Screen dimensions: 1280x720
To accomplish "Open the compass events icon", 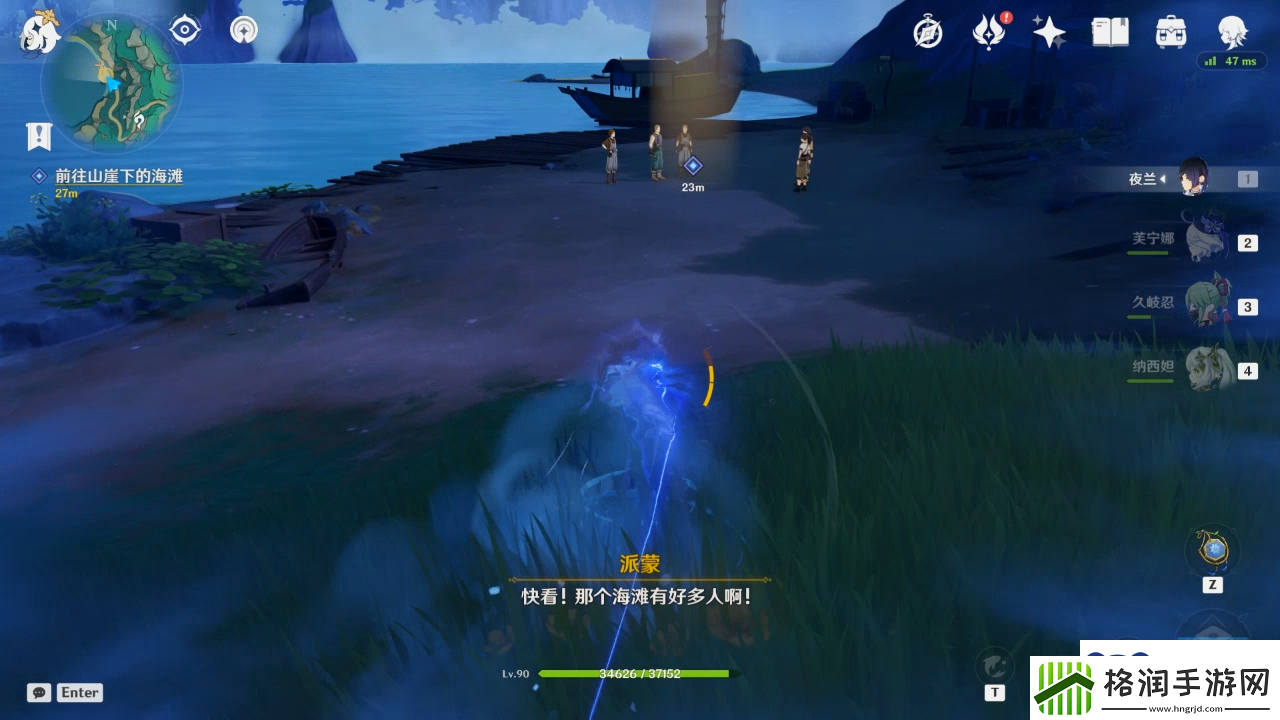I will point(928,33).
